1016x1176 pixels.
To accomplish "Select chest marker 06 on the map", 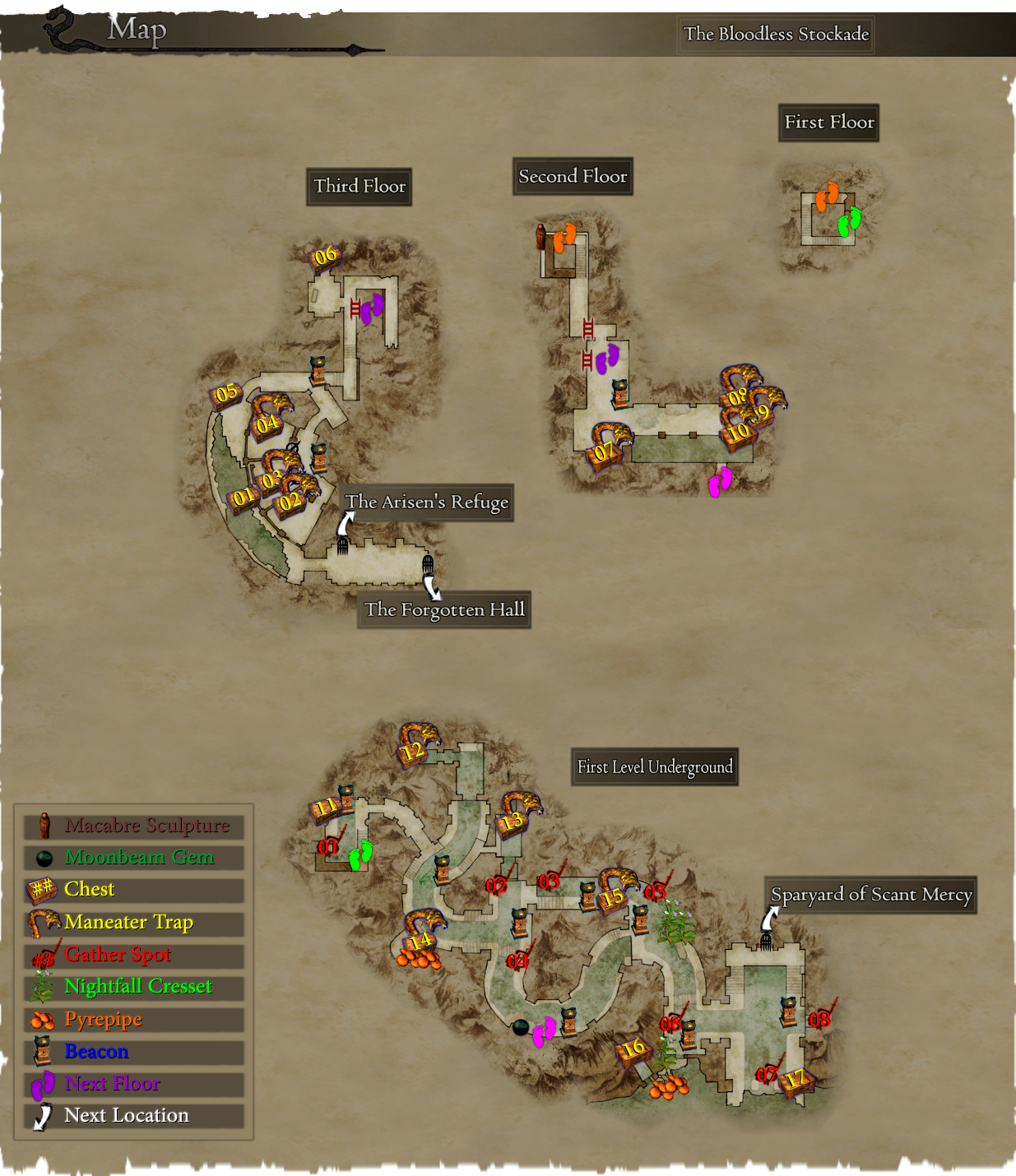I will 325,256.
